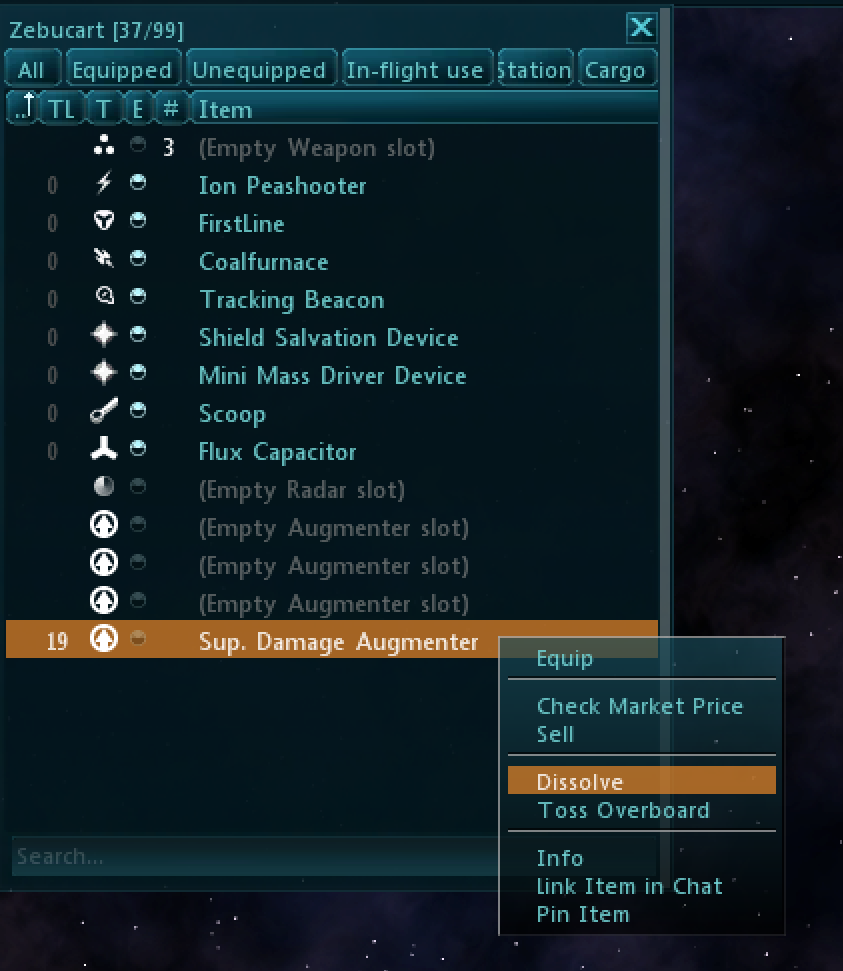
Task: Select the Ion Peashooter row
Action: pyautogui.click(x=283, y=186)
